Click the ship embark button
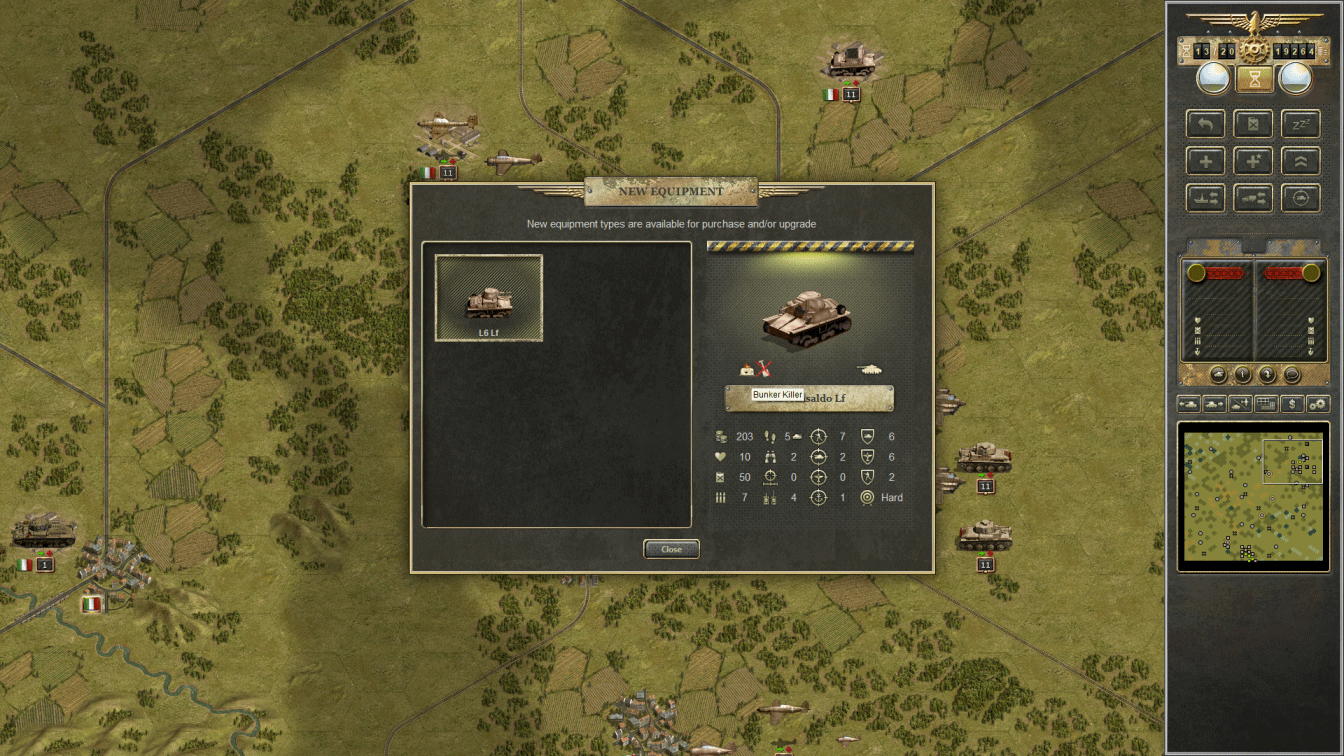This screenshot has width=1344, height=756. click(1206, 197)
